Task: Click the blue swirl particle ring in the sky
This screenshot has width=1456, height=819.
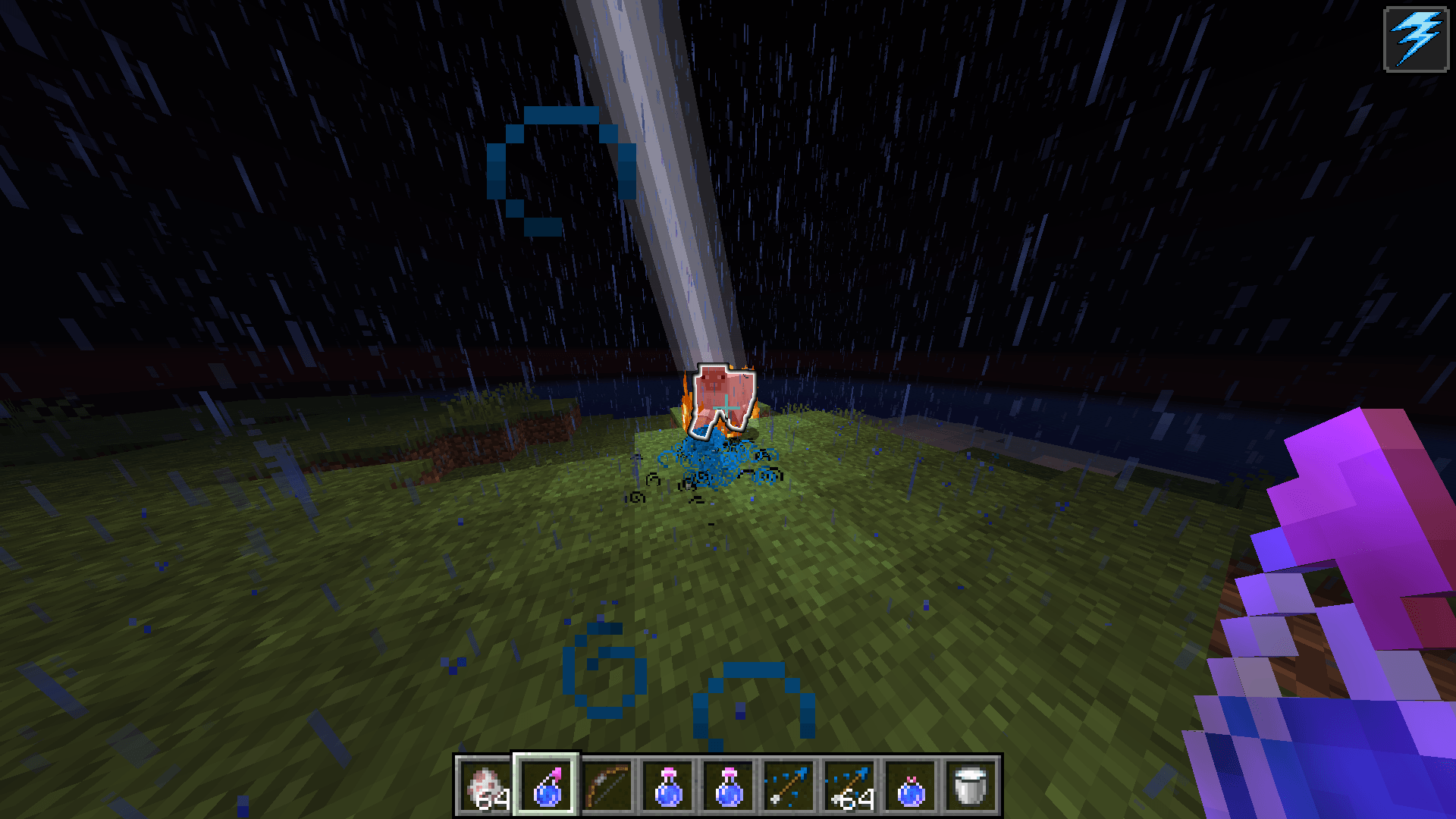Action: pyautogui.click(x=561, y=171)
